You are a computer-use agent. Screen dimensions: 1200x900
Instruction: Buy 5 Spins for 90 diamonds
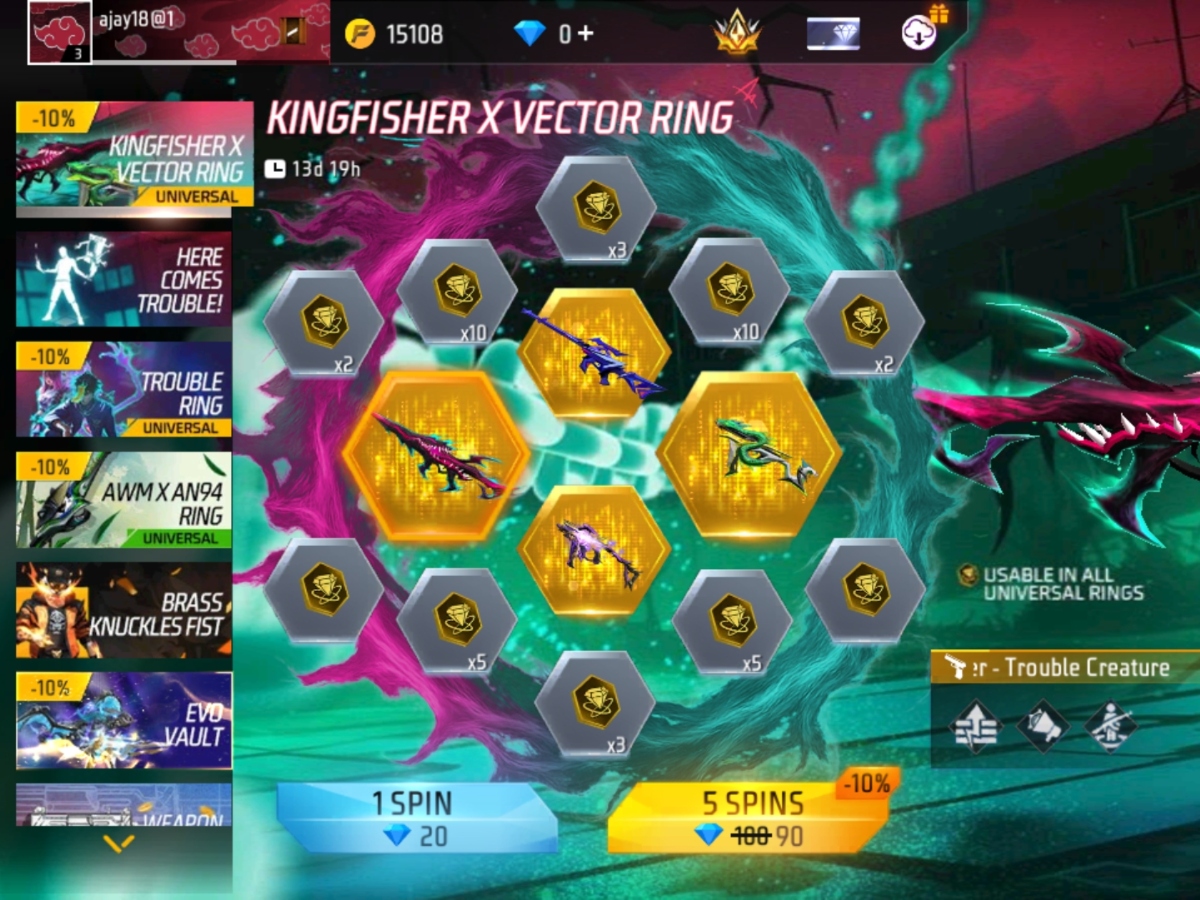point(750,818)
